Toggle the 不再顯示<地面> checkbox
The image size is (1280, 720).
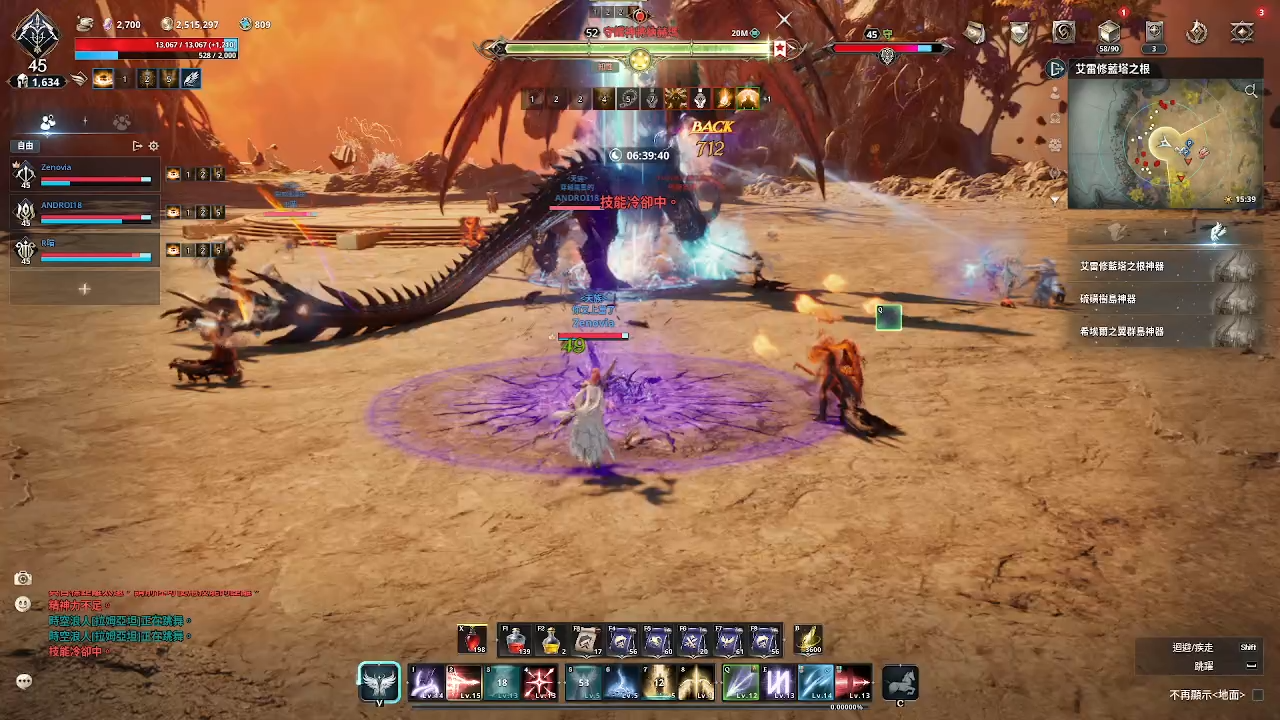(1258, 695)
